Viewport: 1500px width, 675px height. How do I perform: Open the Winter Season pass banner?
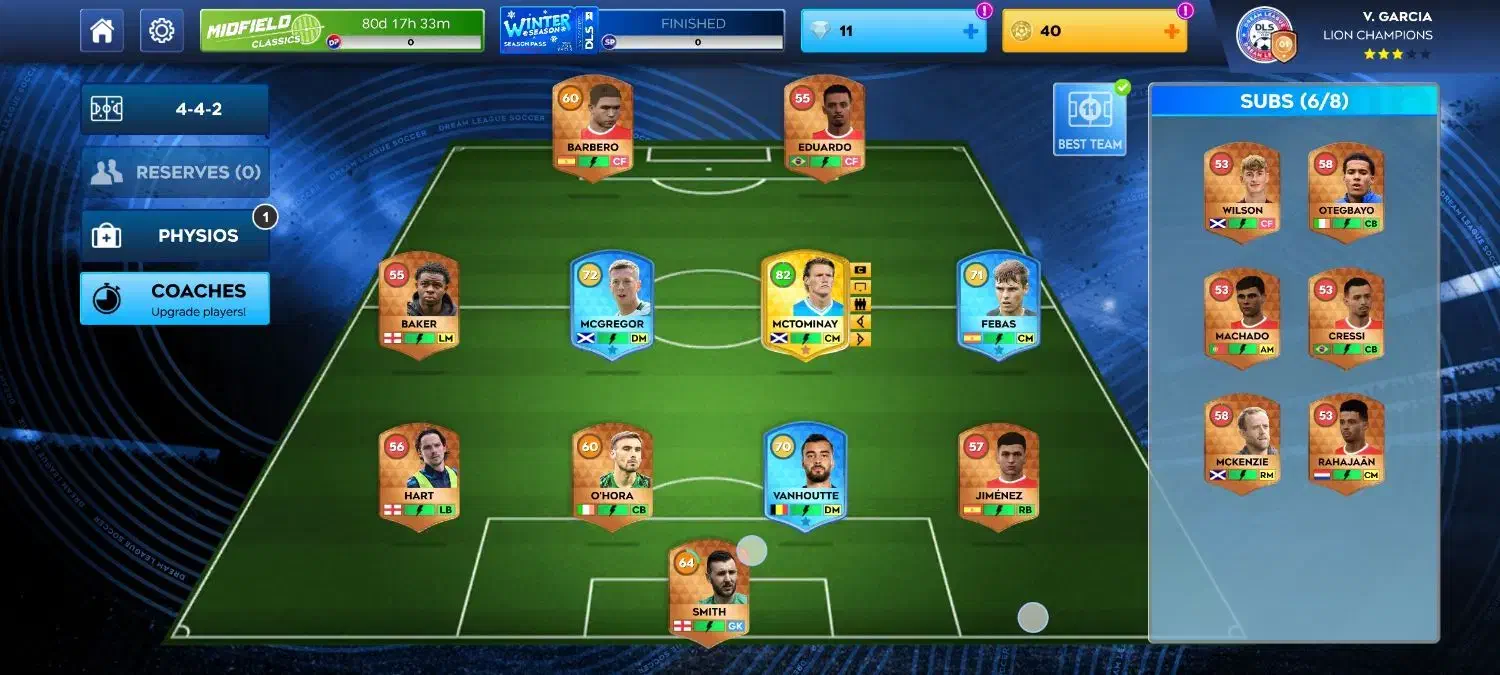pos(642,31)
